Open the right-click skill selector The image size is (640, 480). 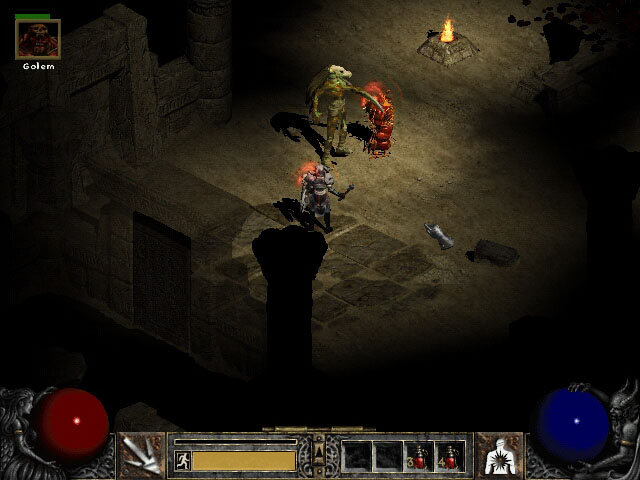click(498, 456)
